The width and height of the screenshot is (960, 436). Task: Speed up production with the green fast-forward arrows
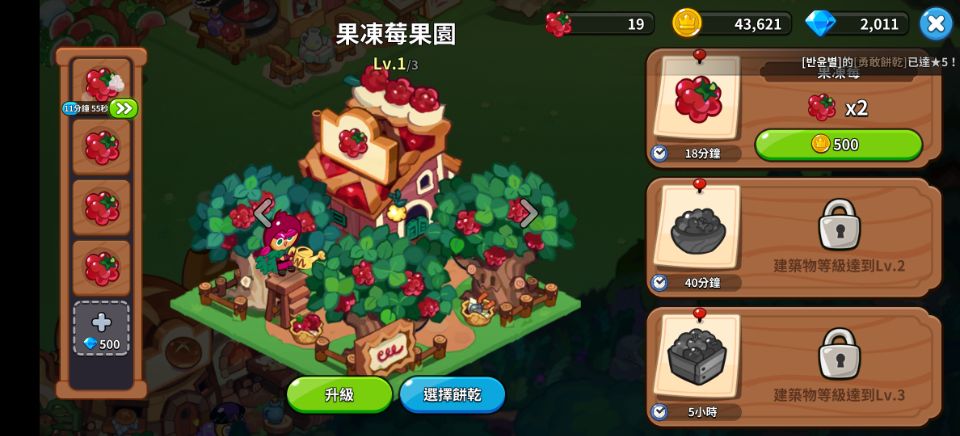point(123,108)
